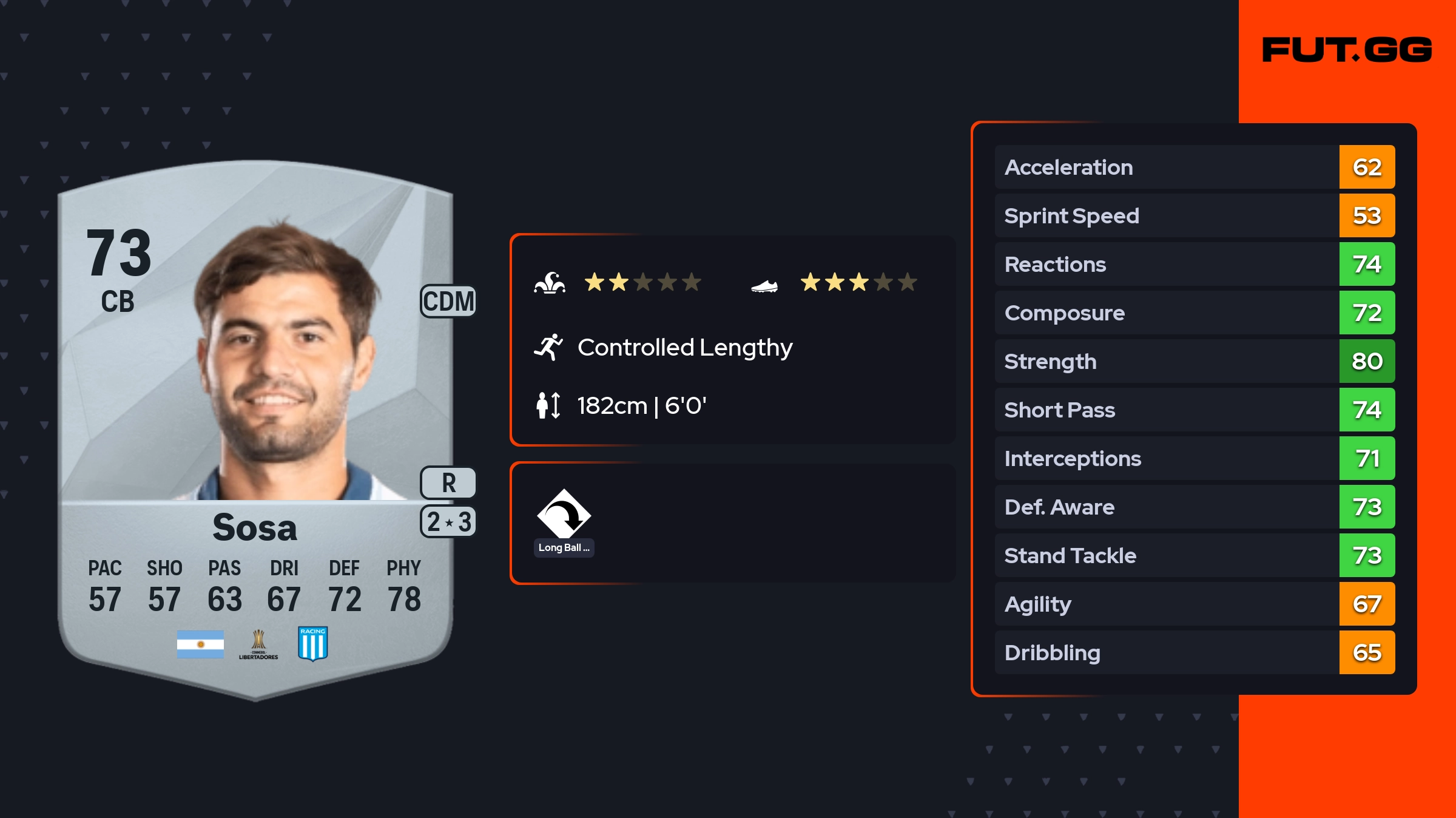Select the Sprint Speed stat row

1194,215
